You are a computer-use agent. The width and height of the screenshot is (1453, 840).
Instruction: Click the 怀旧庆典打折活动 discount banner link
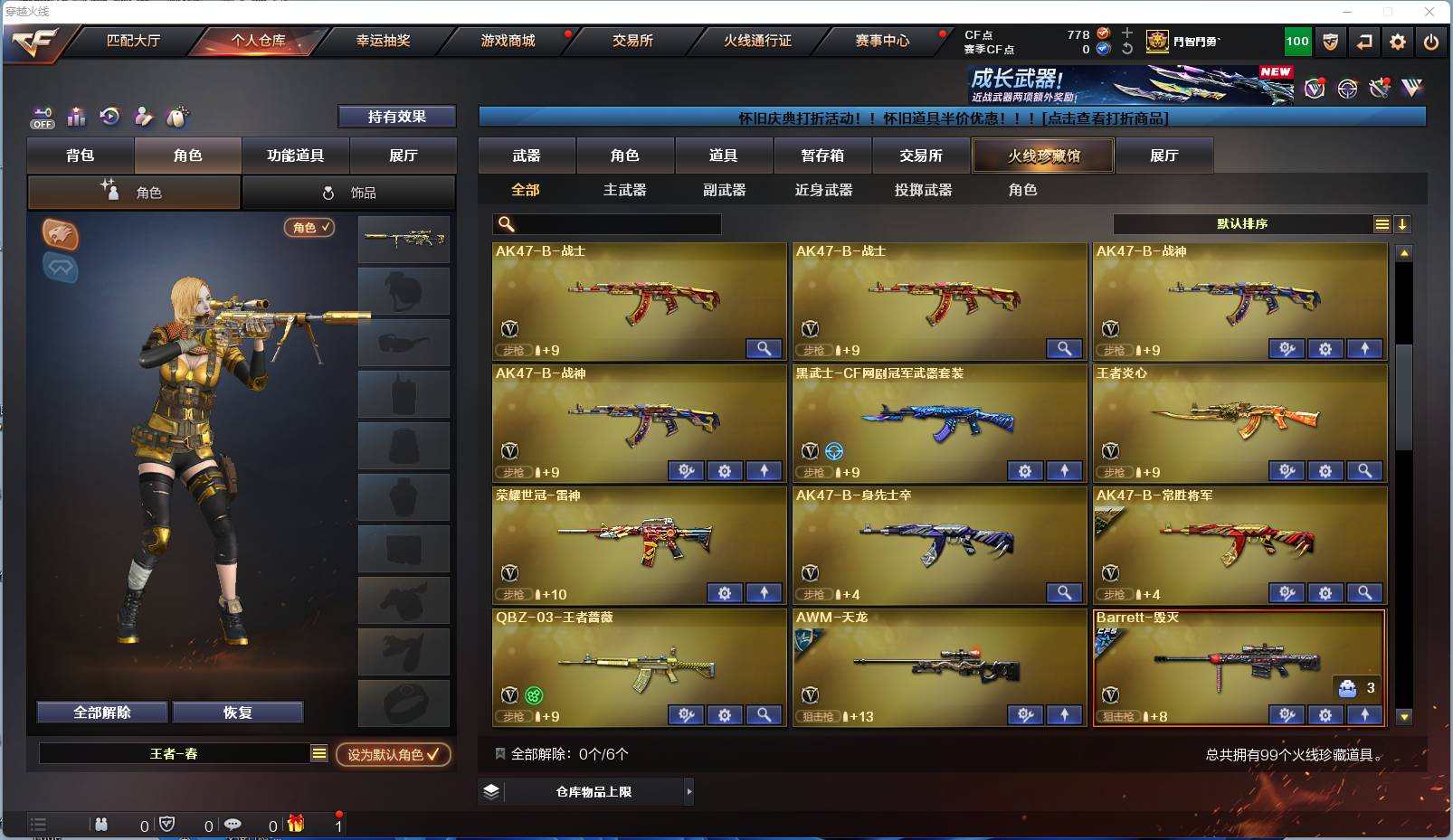[953, 116]
